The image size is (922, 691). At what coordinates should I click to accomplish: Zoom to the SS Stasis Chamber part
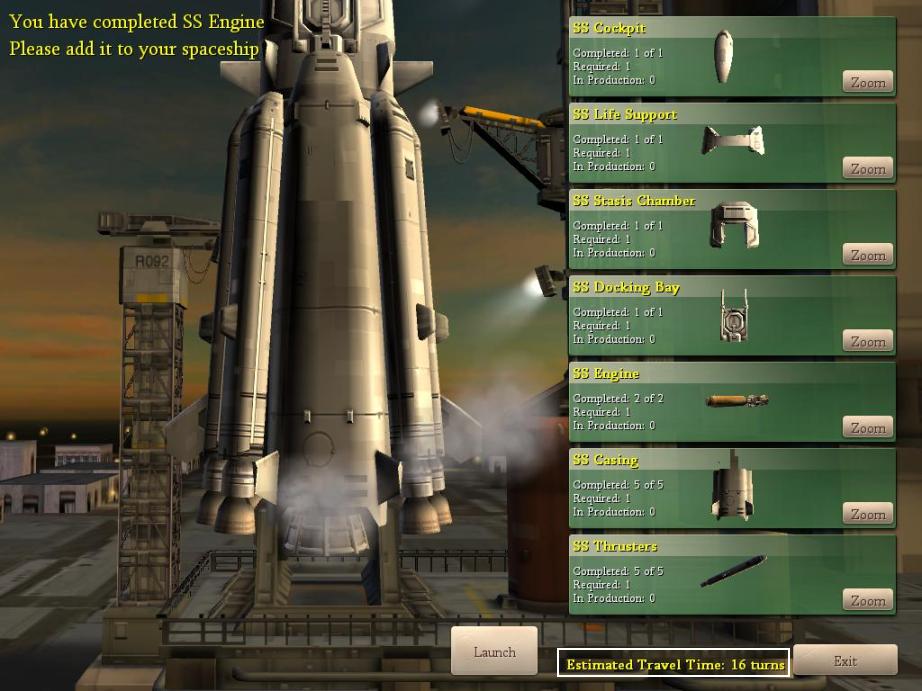click(x=867, y=255)
